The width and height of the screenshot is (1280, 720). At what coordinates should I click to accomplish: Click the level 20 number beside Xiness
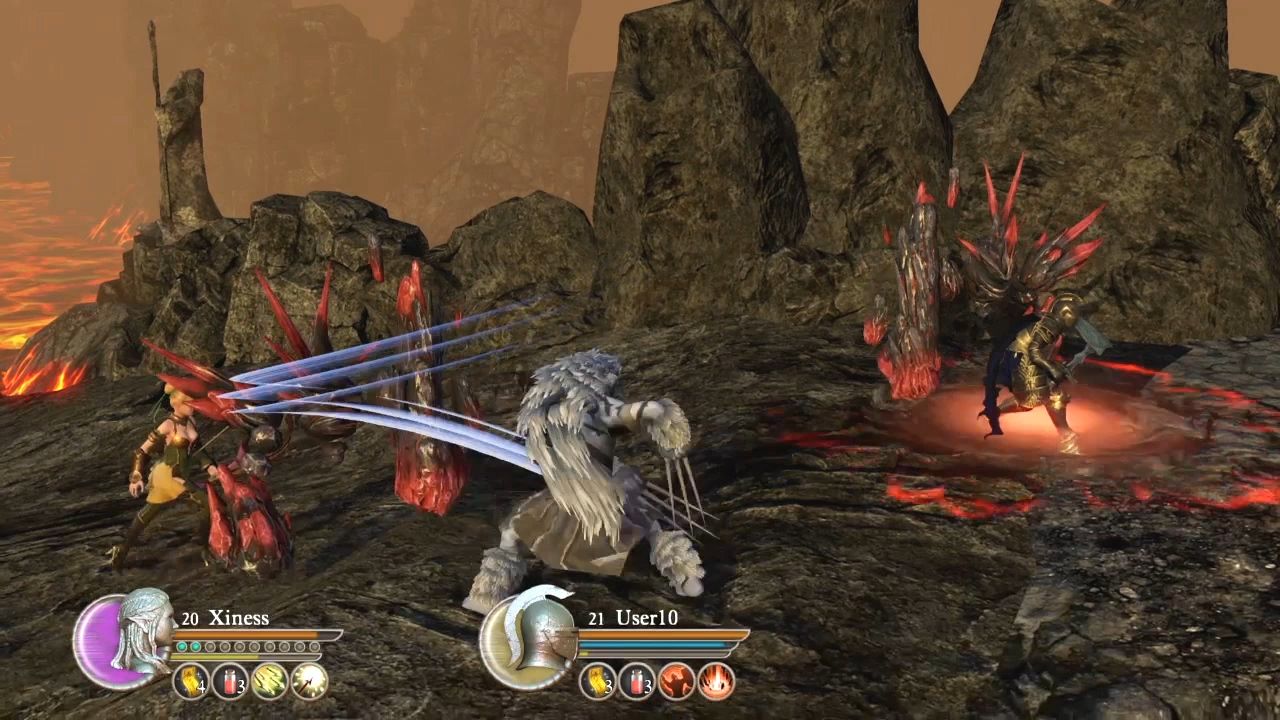click(x=190, y=617)
